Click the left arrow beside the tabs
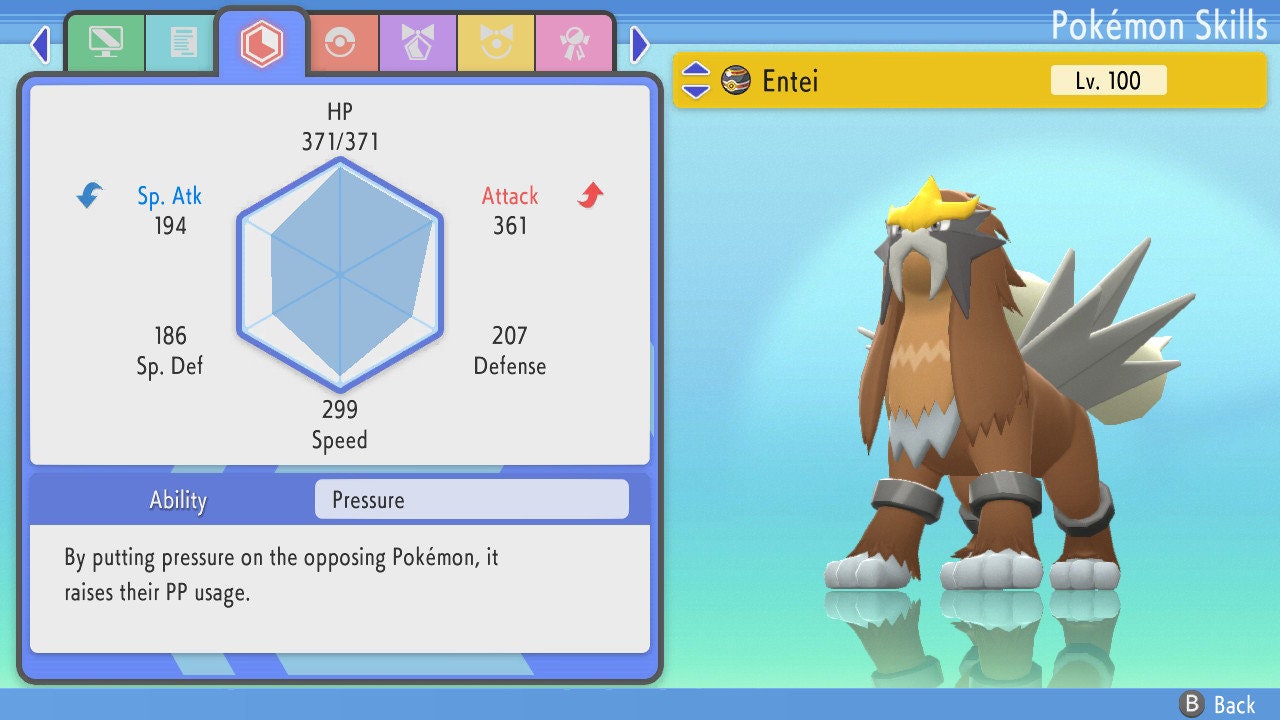The image size is (1280, 720). pyautogui.click(x=40, y=44)
